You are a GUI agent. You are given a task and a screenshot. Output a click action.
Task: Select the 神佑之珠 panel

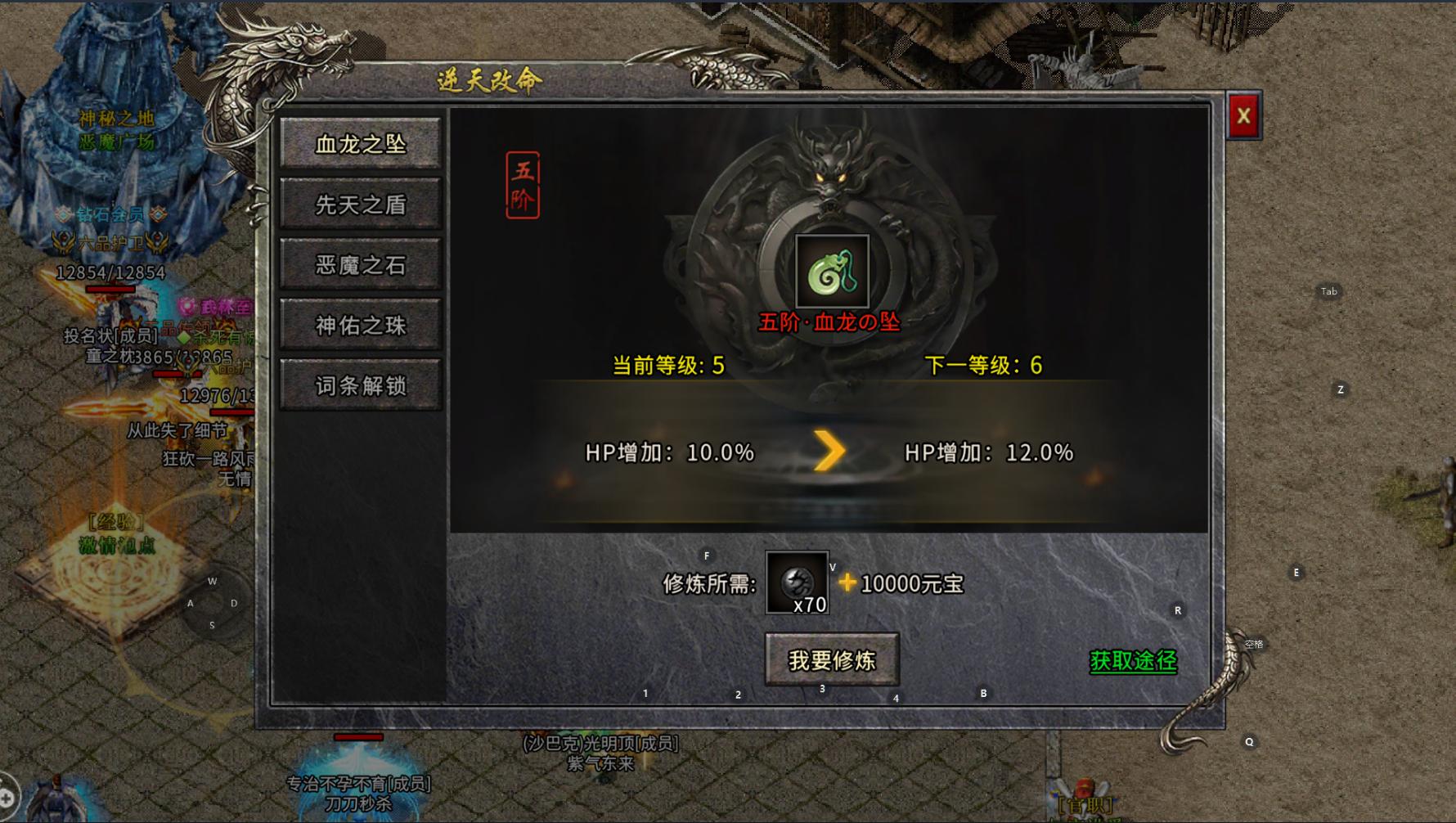[x=360, y=326]
